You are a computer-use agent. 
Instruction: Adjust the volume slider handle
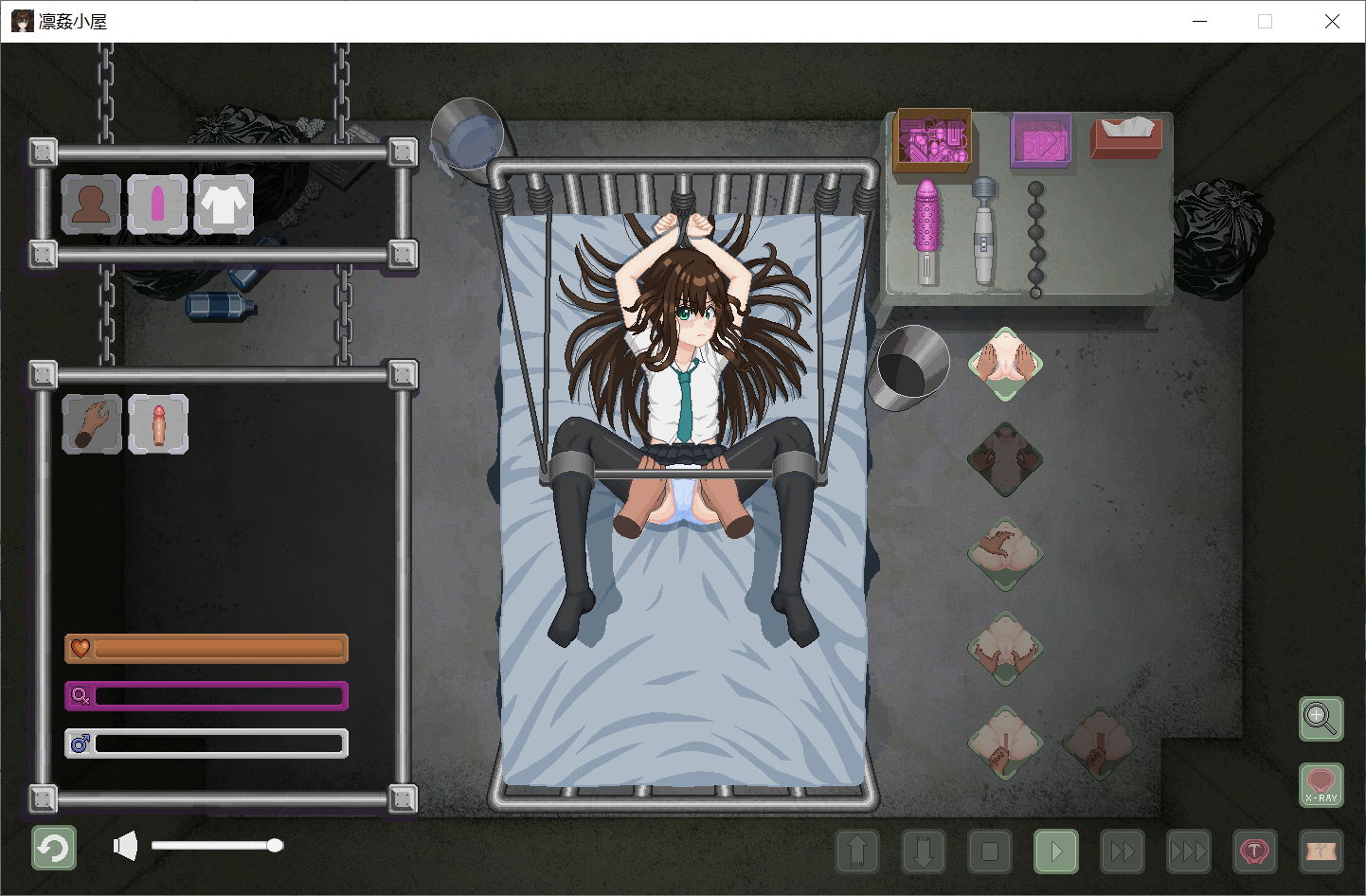[276, 844]
